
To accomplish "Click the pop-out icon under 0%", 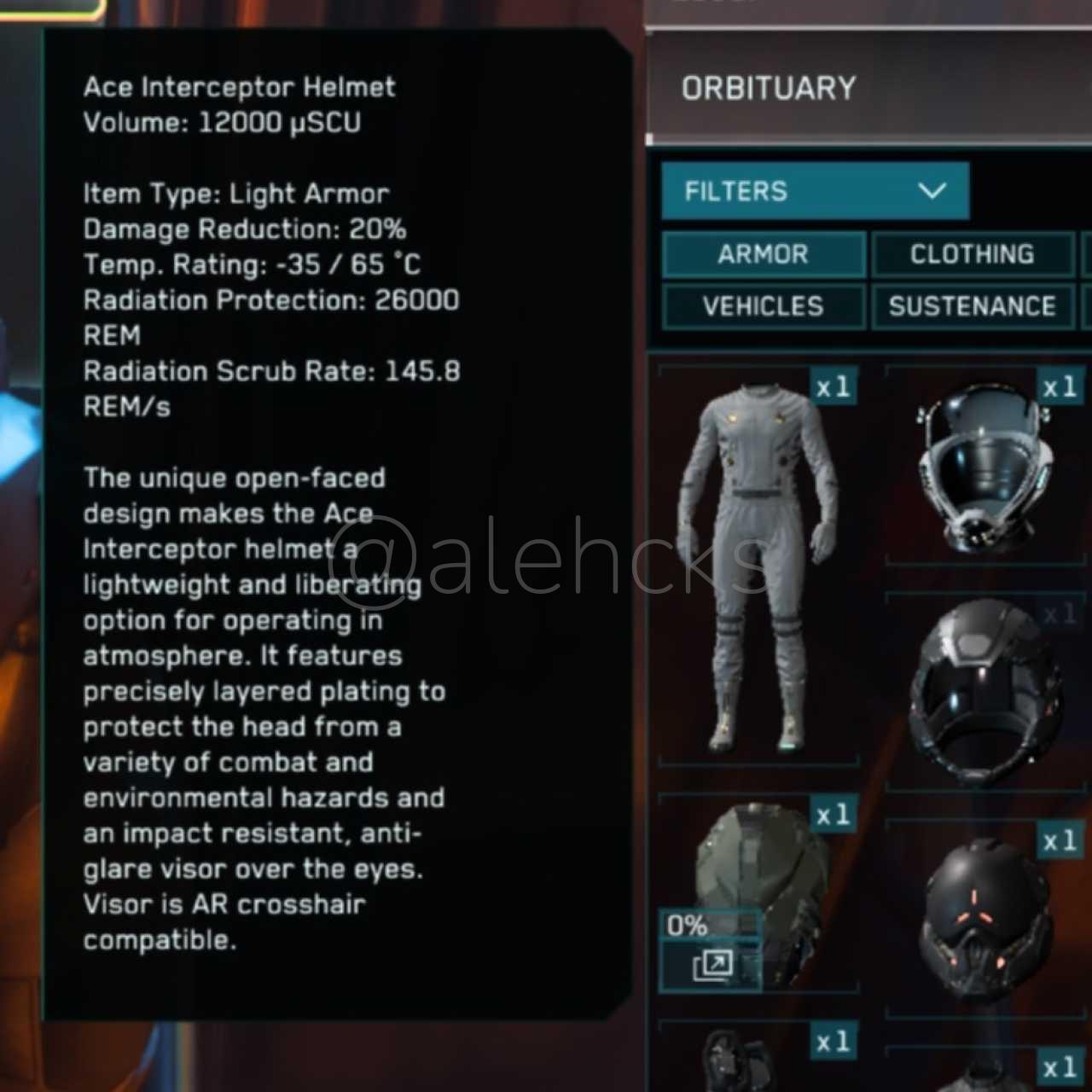I will 712,966.
